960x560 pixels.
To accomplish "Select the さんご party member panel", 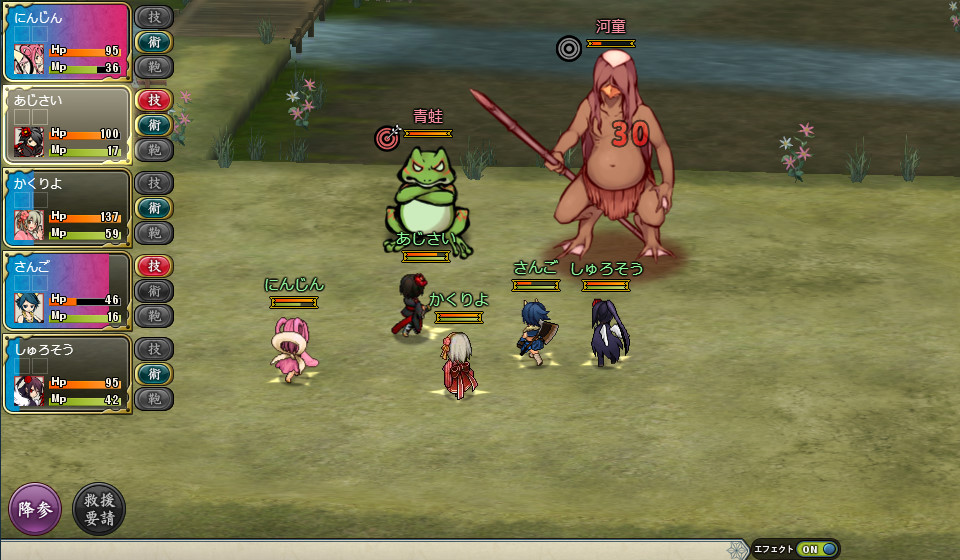I will pos(67,291).
